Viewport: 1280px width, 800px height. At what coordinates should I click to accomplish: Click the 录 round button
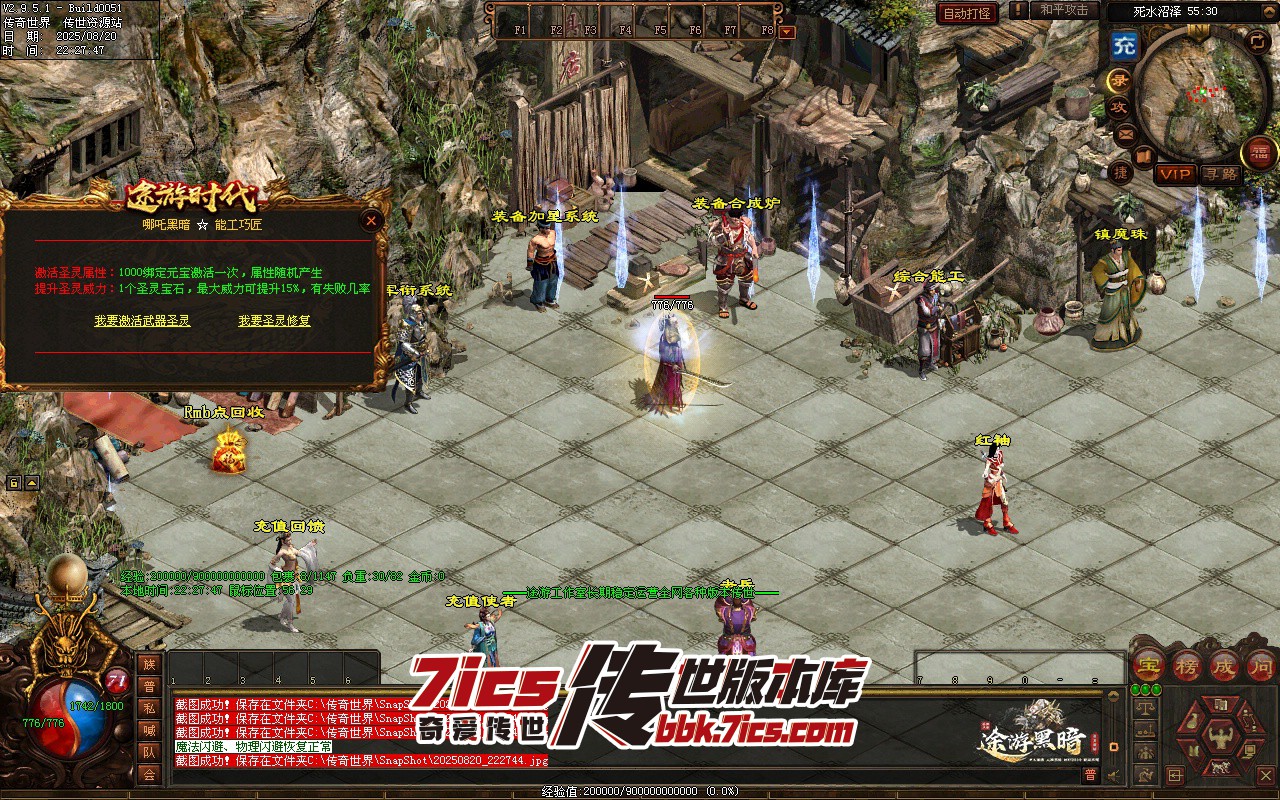coord(1119,81)
